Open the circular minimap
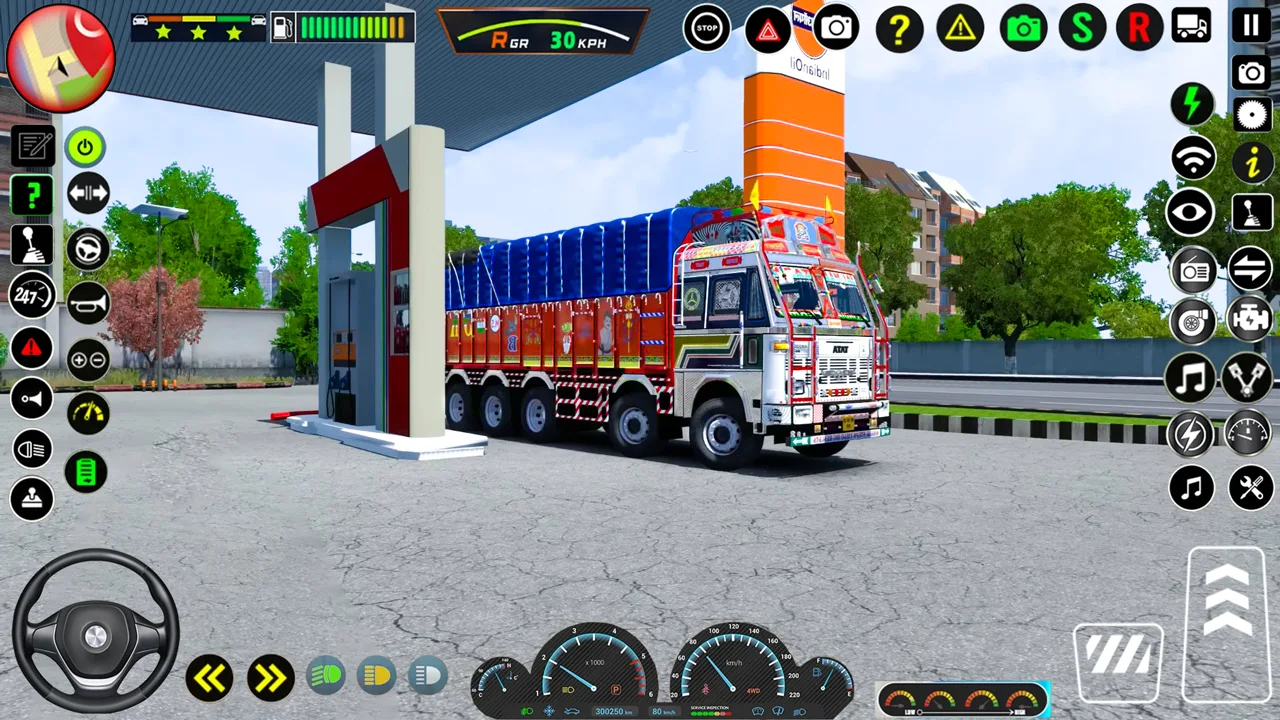Viewport: 1280px width, 720px height. pyautogui.click(x=60, y=58)
